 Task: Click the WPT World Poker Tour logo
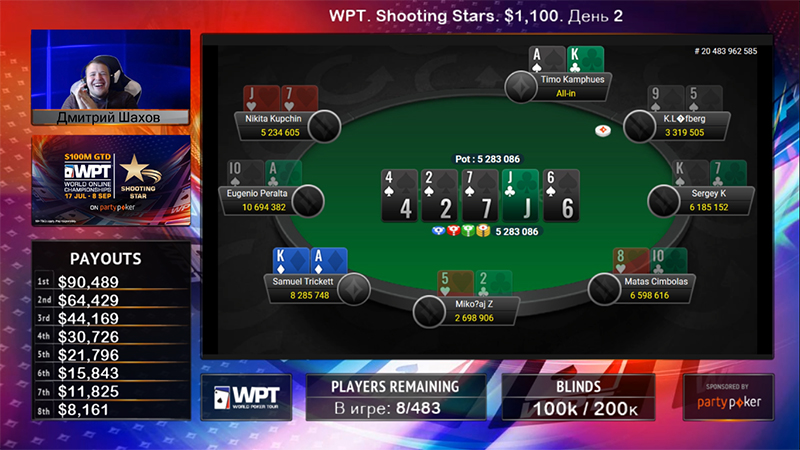246,396
